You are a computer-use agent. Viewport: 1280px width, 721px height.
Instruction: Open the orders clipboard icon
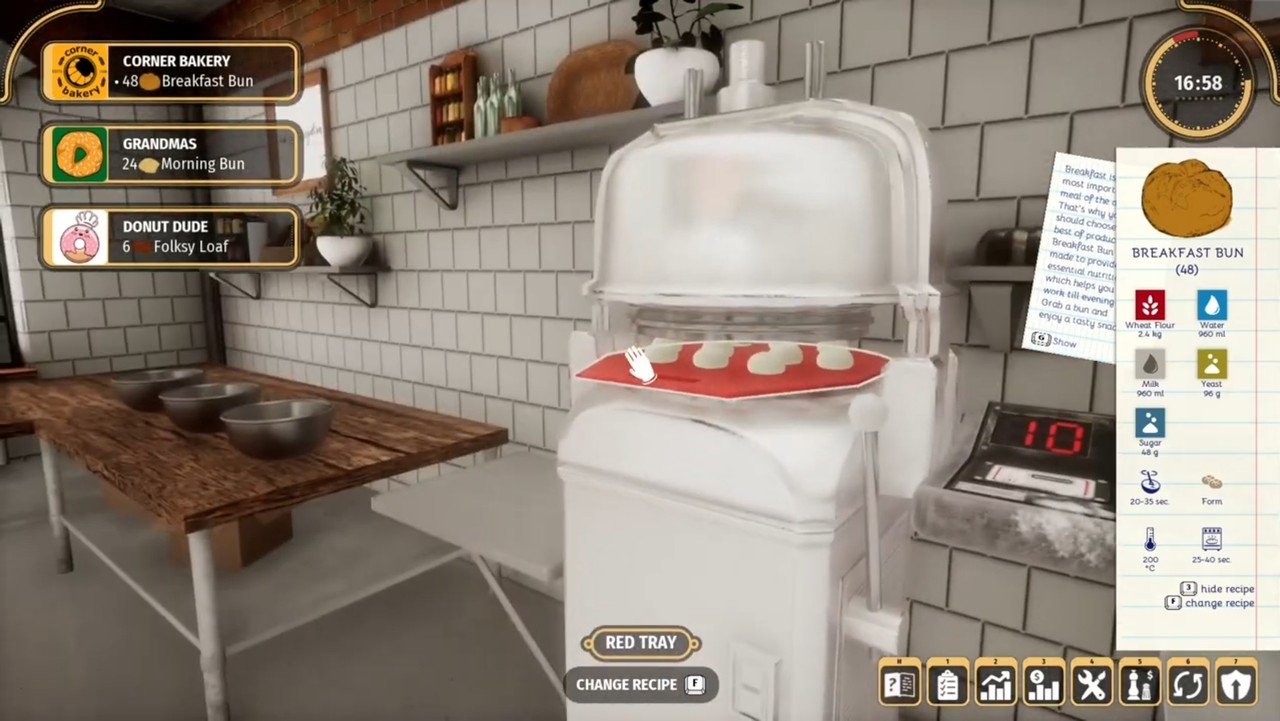(x=947, y=683)
